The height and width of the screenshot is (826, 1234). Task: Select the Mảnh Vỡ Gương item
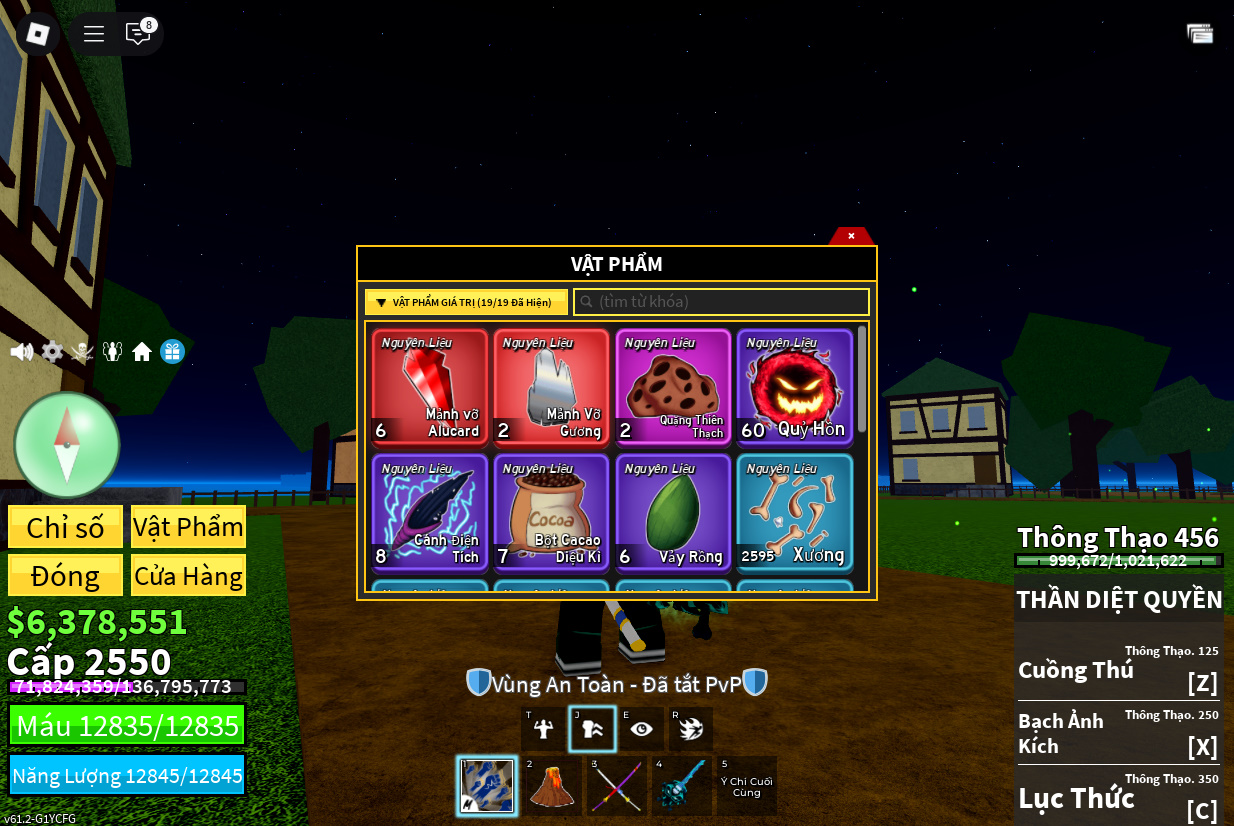pos(551,386)
